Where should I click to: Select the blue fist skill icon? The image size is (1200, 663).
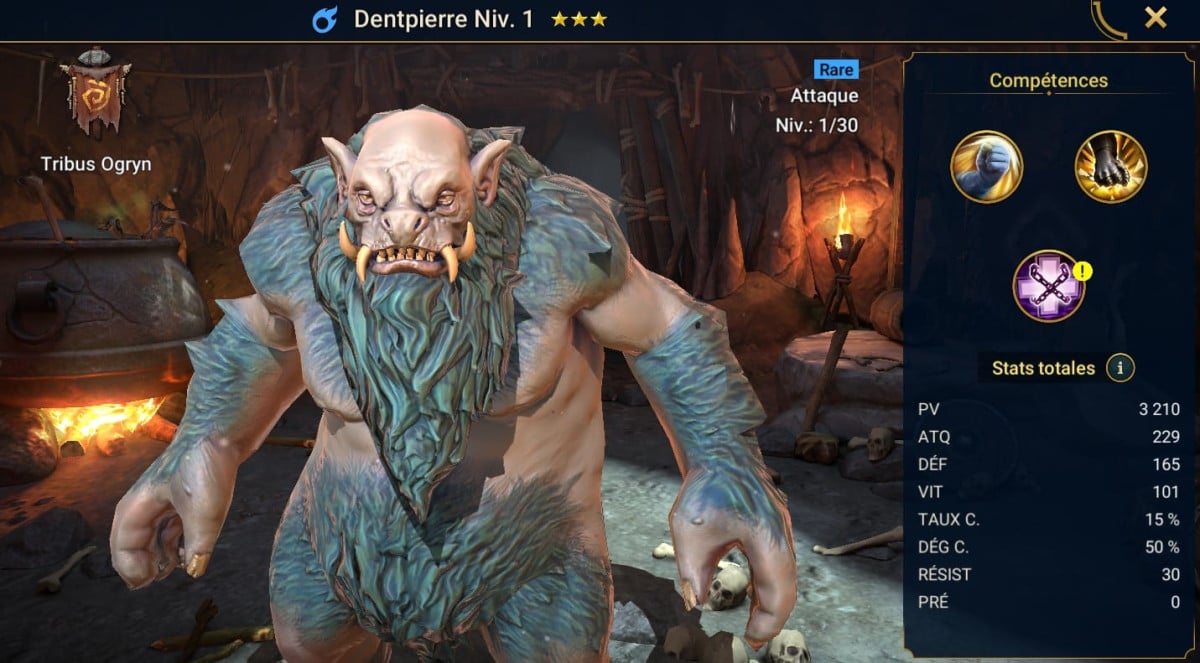tap(986, 167)
